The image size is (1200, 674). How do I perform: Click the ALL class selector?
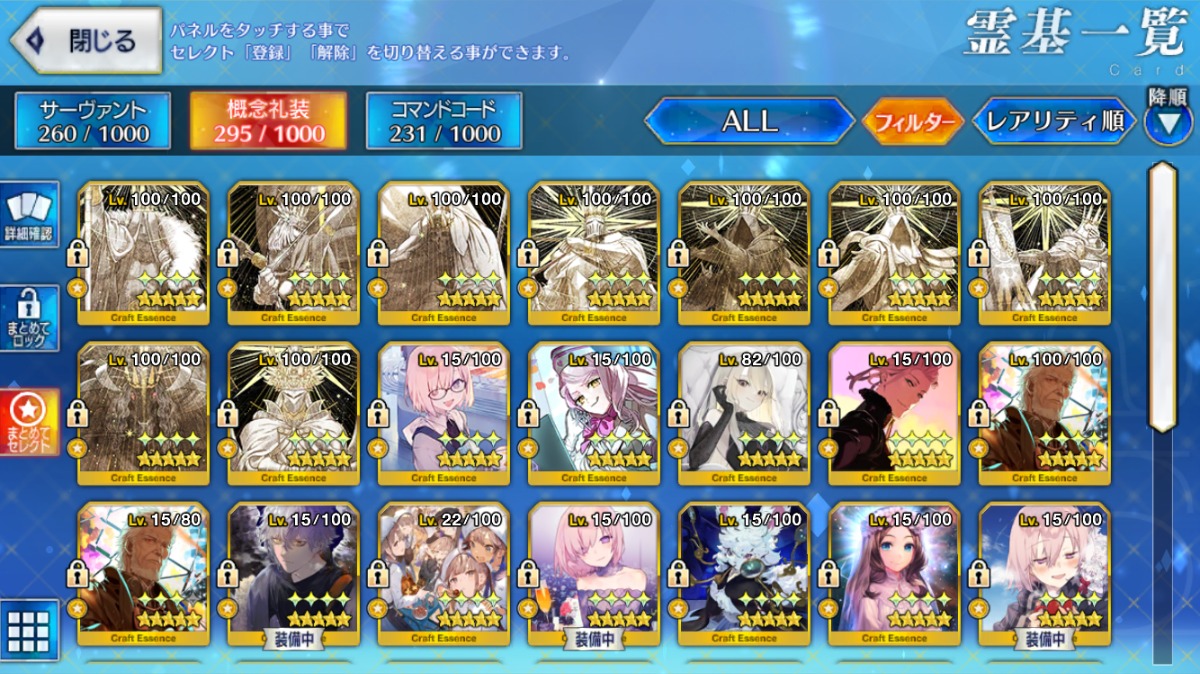pos(749,122)
